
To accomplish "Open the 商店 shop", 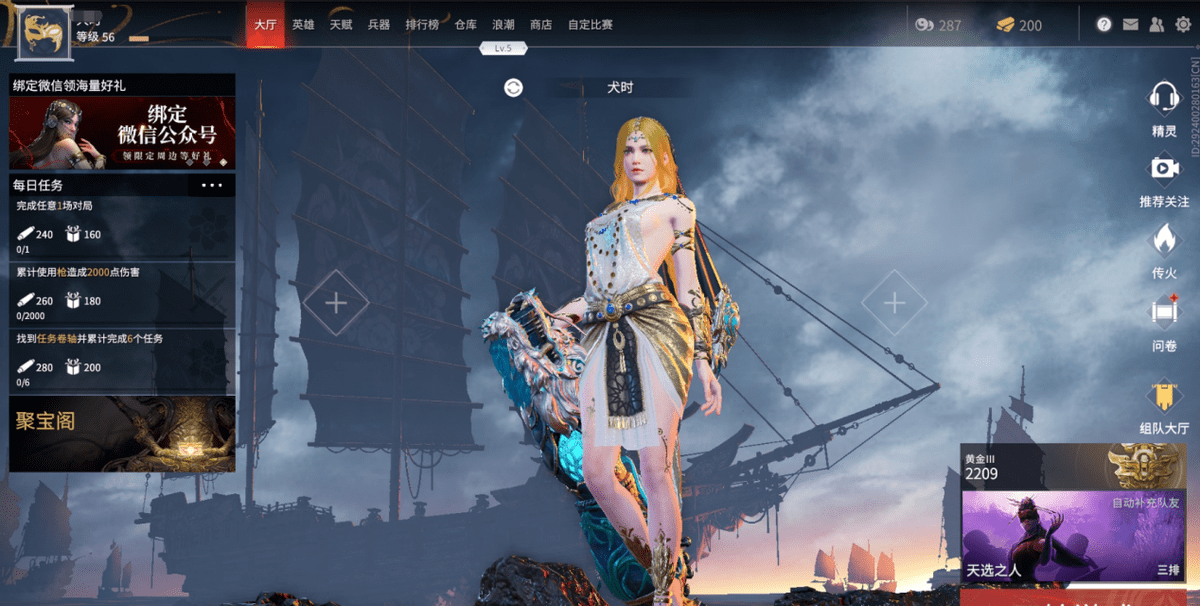I will (541, 25).
